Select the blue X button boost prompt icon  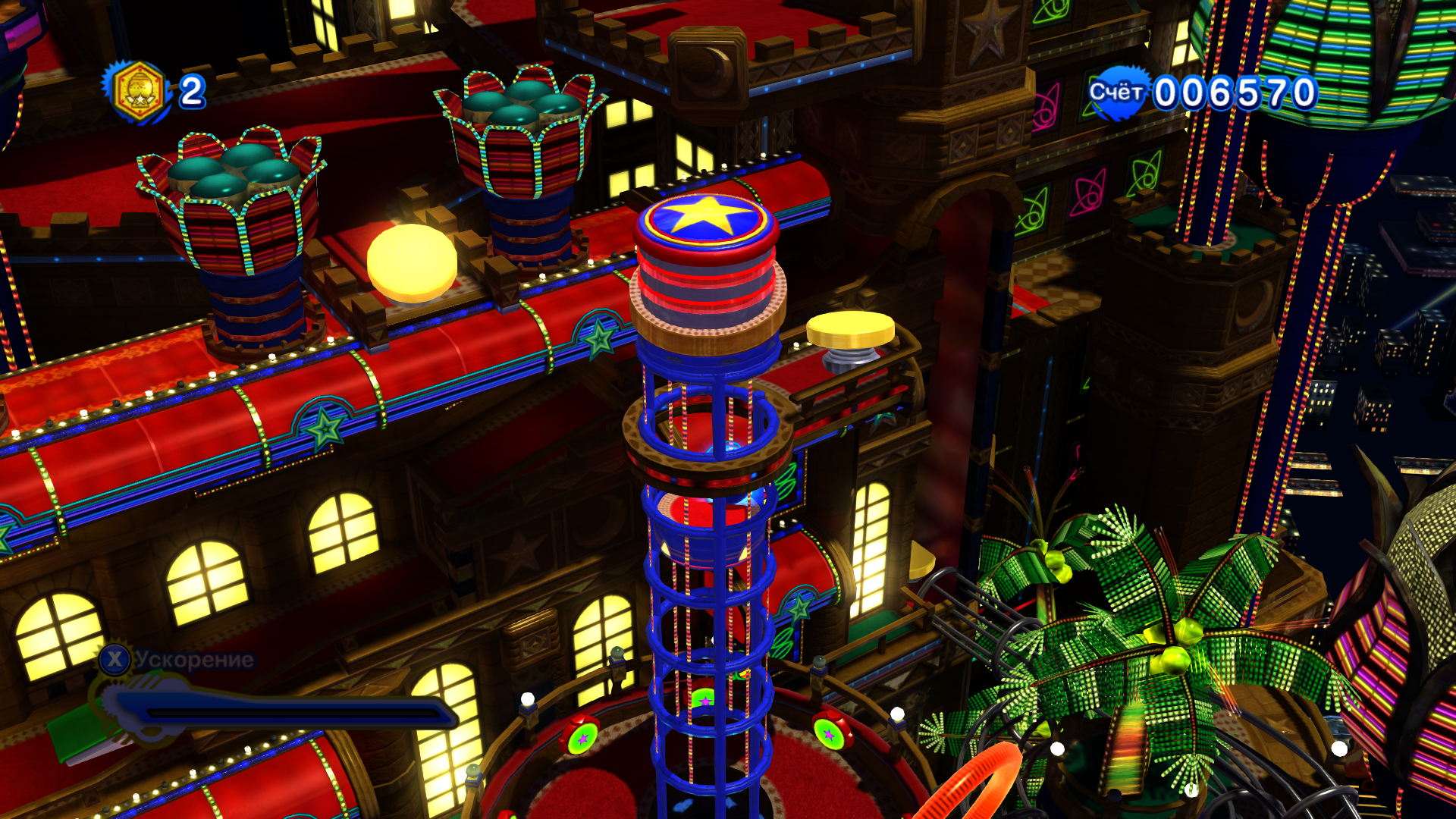[115, 660]
